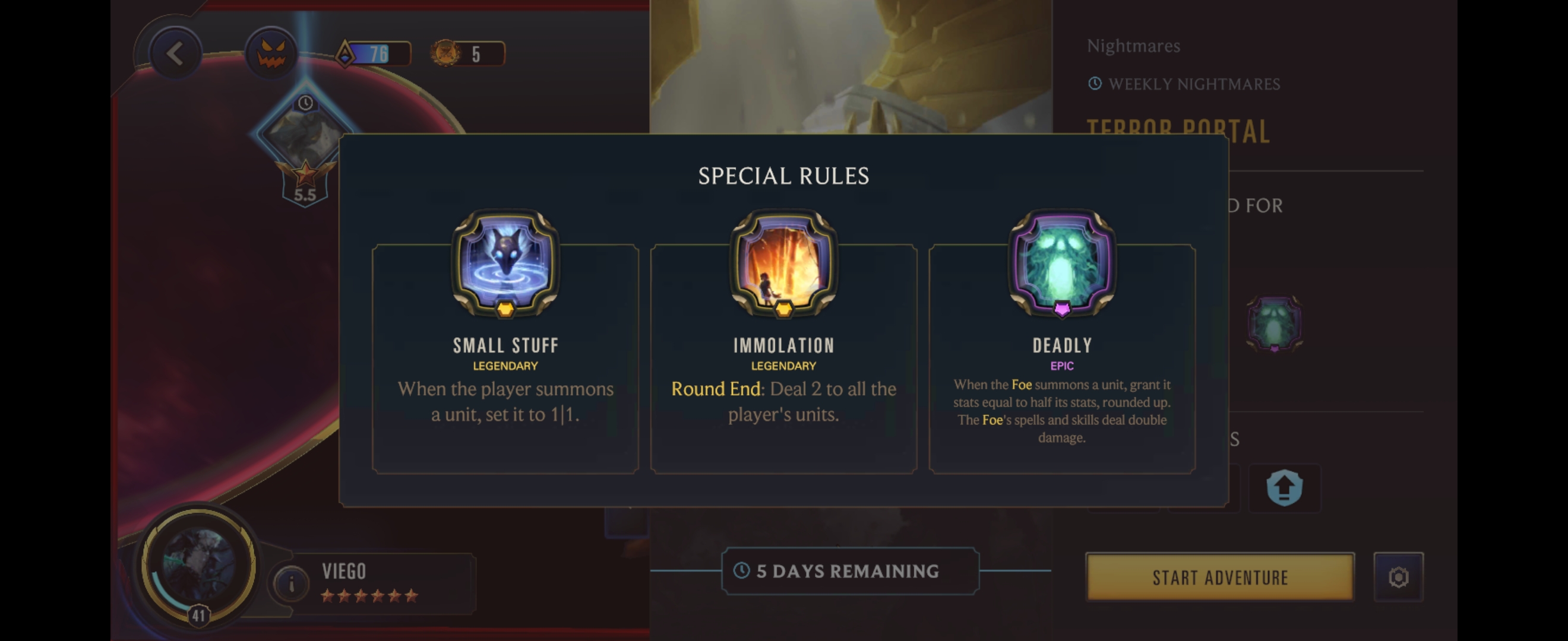Select the Immolation rule card

(783, 359)
